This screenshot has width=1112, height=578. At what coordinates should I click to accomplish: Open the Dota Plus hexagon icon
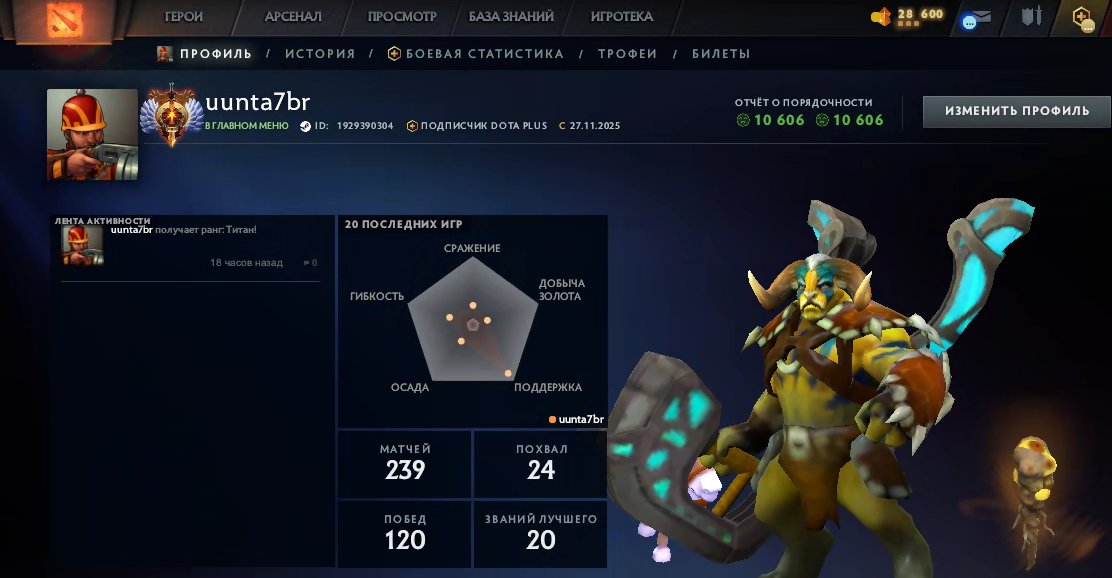1082,17
